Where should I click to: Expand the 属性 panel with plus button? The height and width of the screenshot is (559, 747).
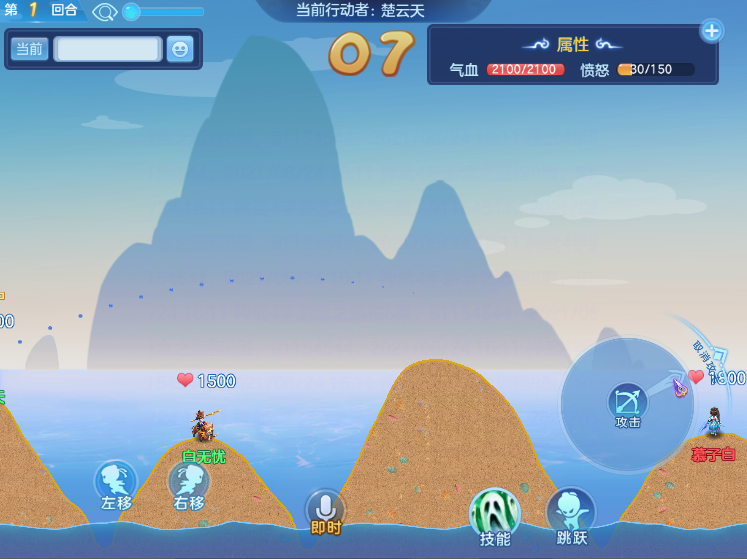(711, 30)
